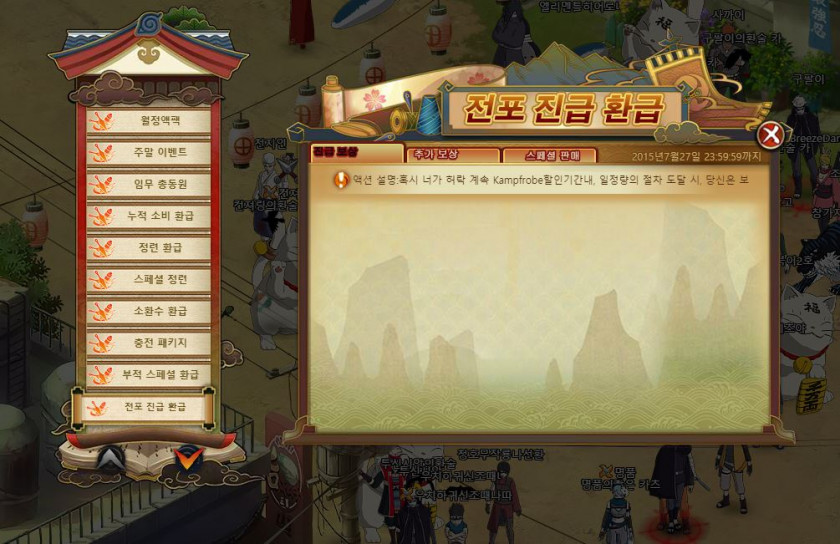Viewport: 840px width, 544px height.
Task: Select the 주말 이벤트 entry
Action: (149, 153)
